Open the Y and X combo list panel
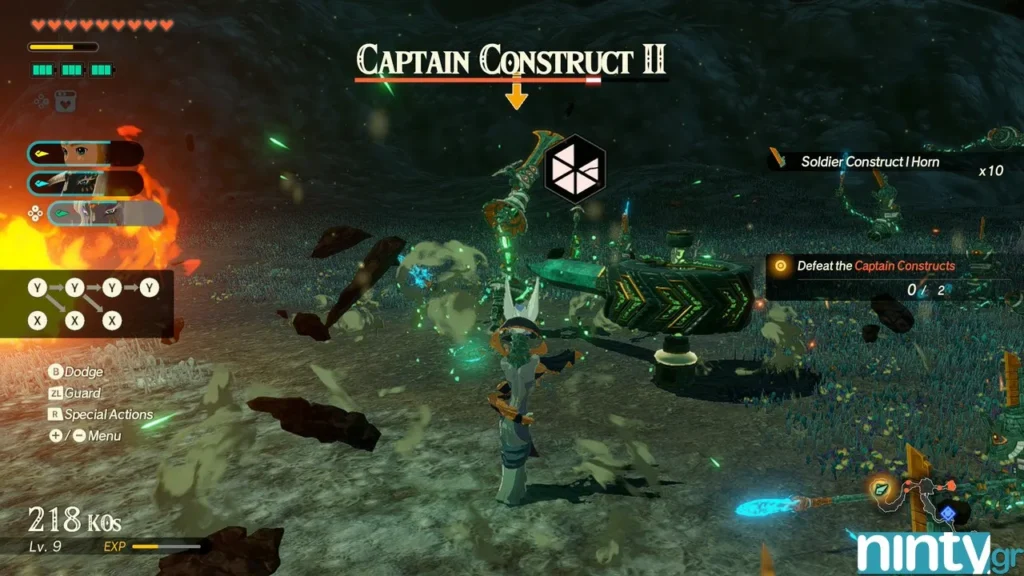Viewport: 1024px width, 576px height. 92,304
